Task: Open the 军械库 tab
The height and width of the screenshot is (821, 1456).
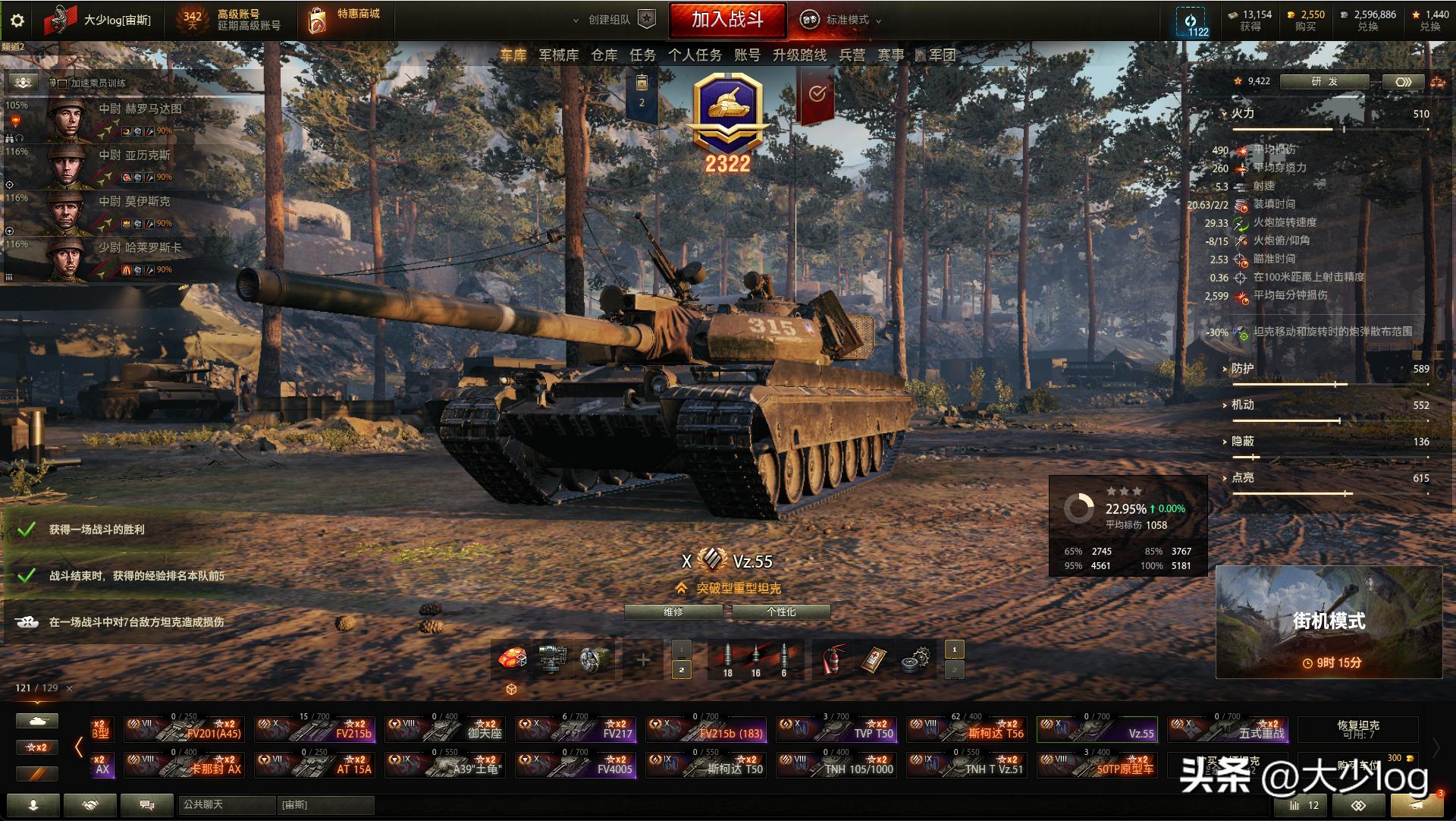Action: coord(560,54)
